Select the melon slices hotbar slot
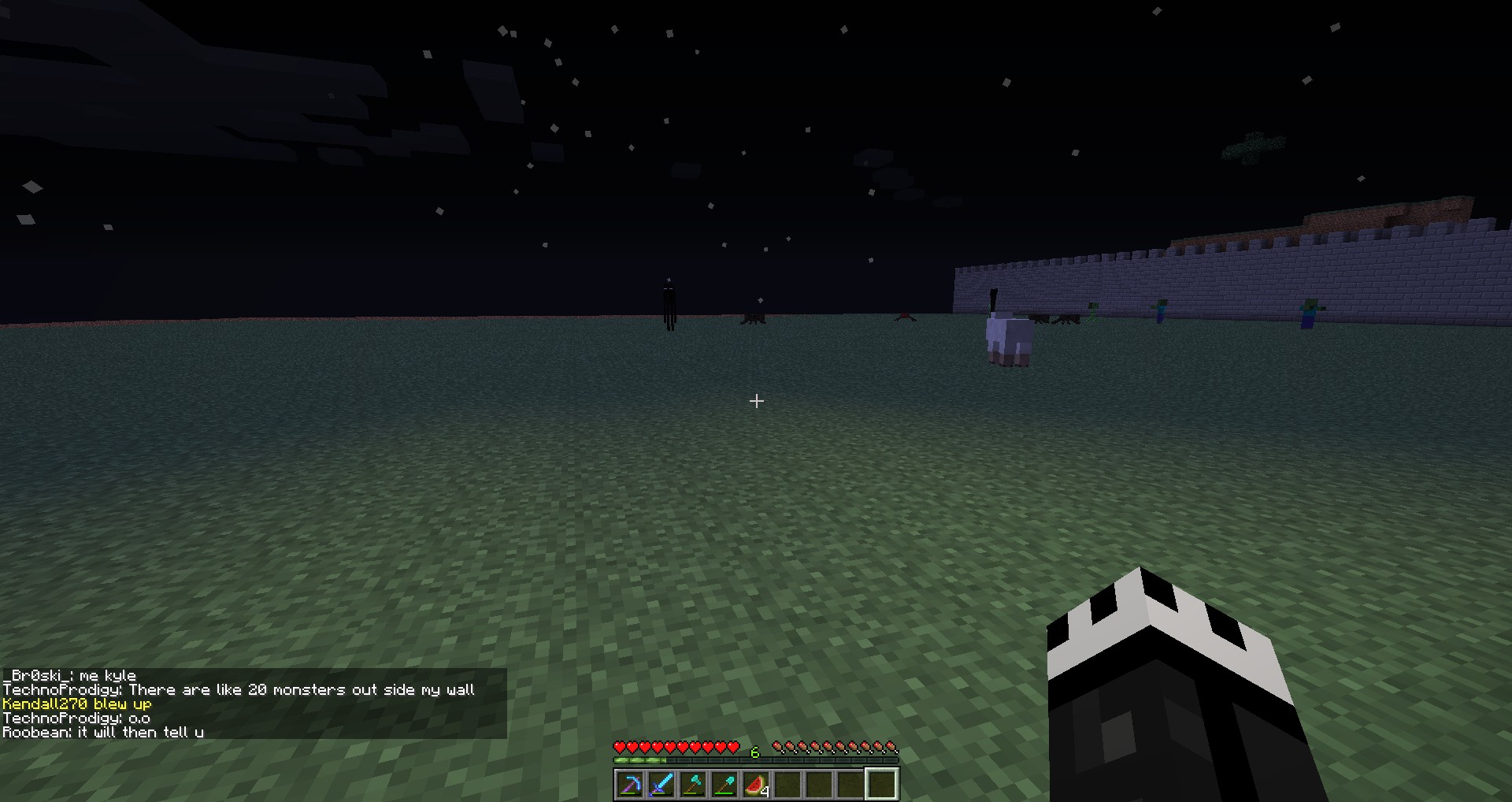1512x802 pixels. pyautogui.click(x=756, y=785)
